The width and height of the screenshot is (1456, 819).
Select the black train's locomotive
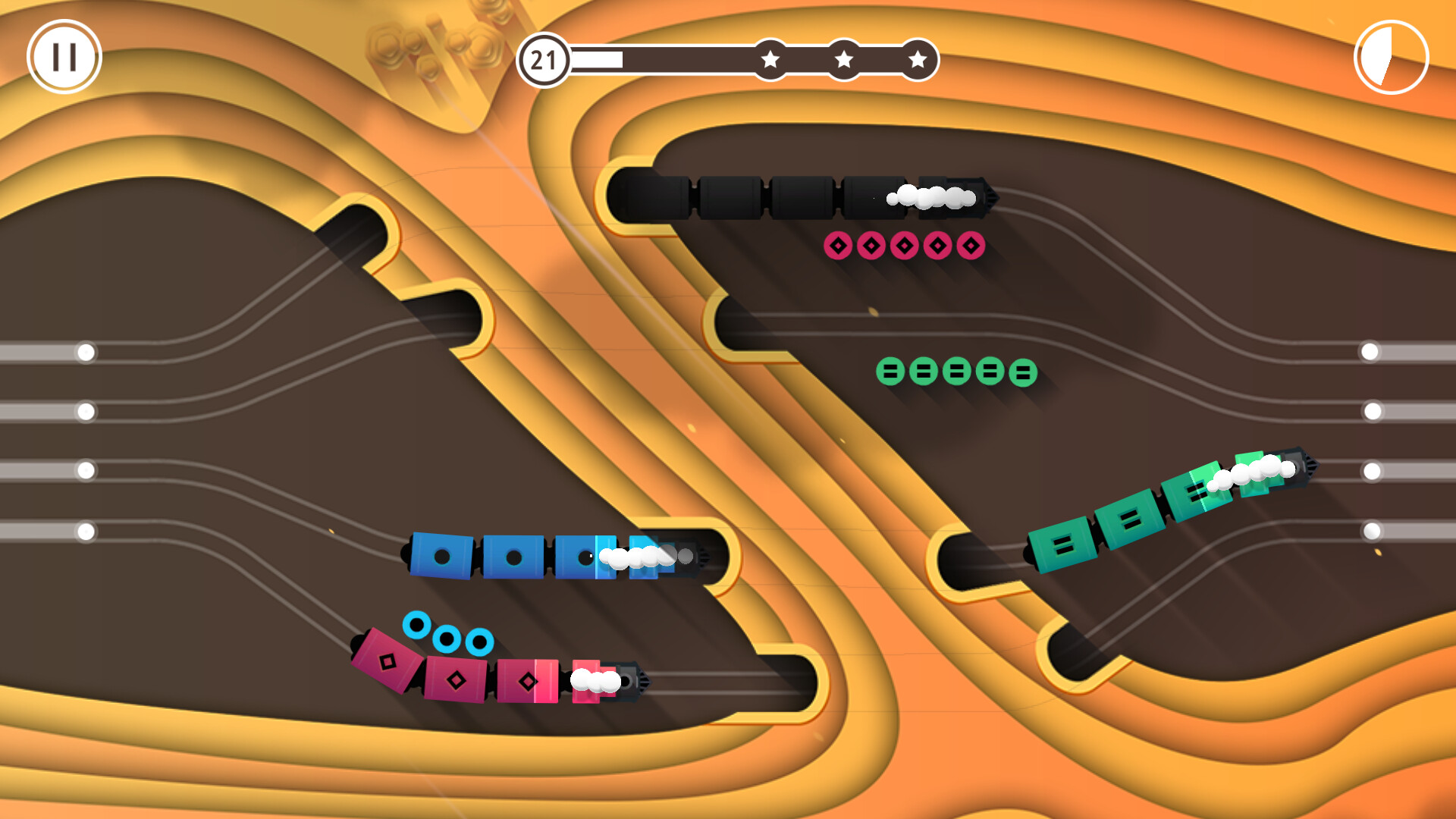tap(963, 199)
